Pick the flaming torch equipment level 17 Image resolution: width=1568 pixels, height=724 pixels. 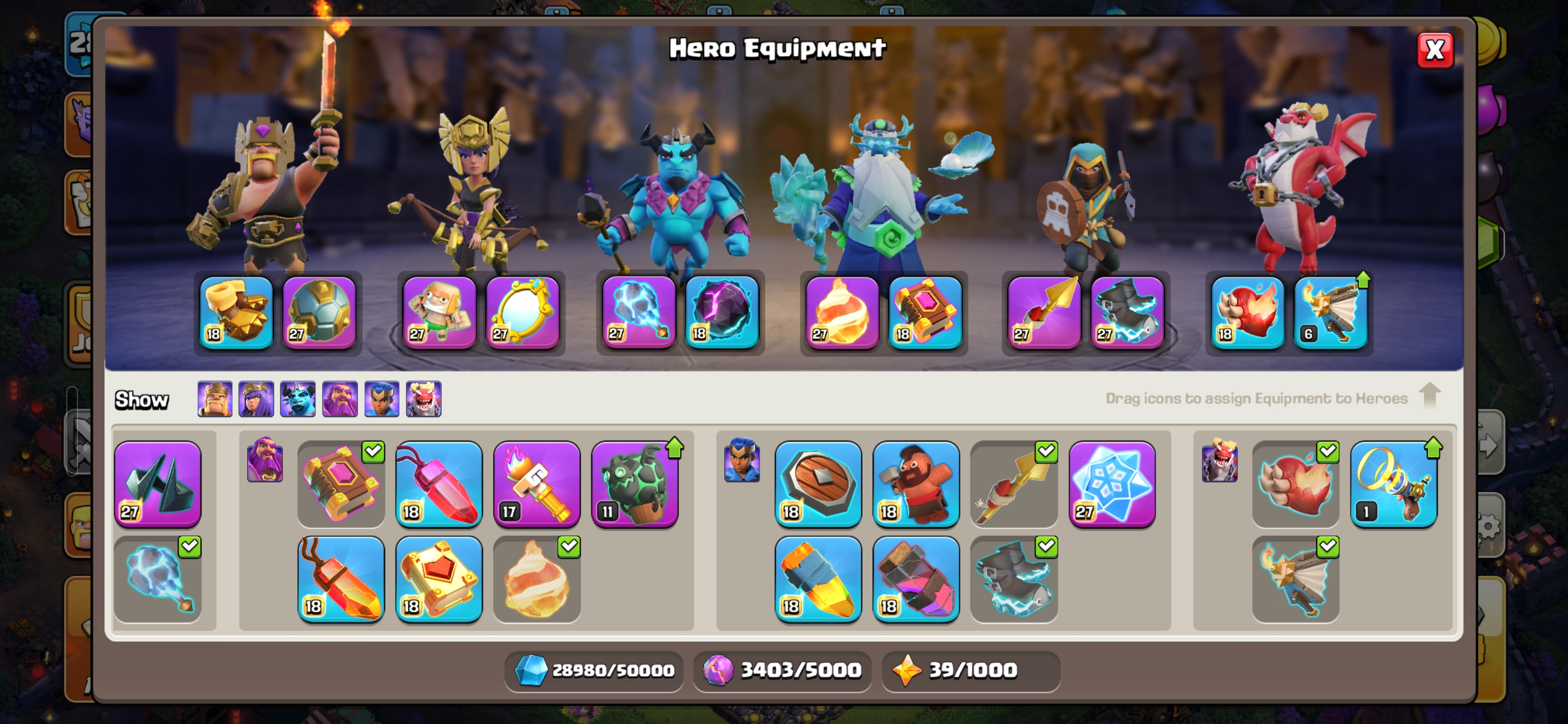click(x=536, y=484)
